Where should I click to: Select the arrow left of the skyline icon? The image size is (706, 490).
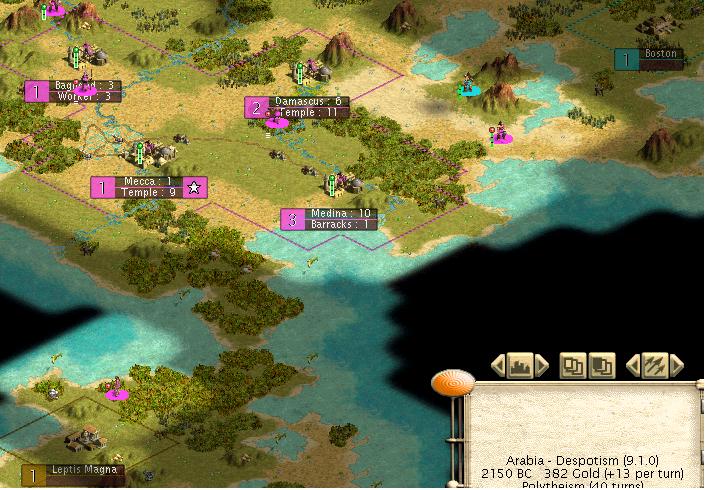[x=498, y=366]
